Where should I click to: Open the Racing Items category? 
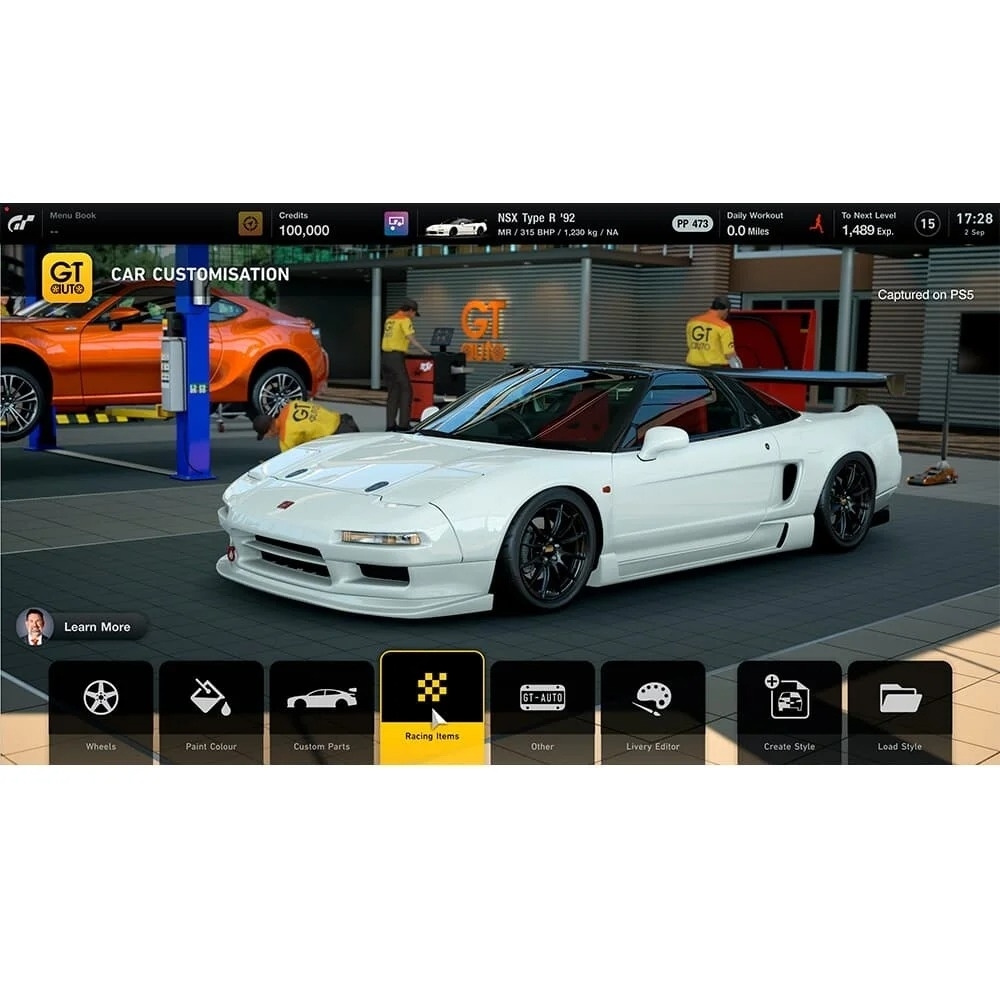432,708
